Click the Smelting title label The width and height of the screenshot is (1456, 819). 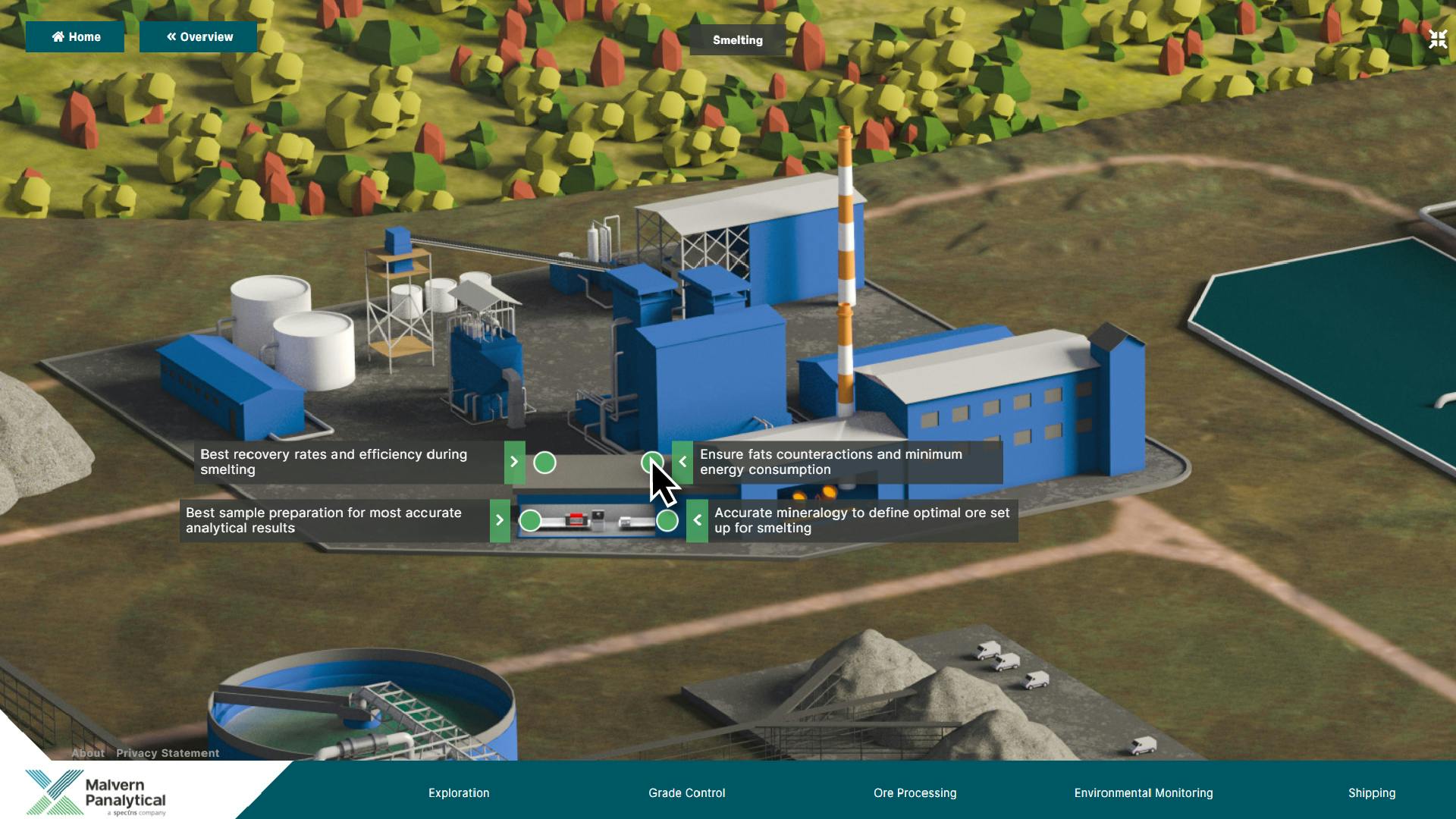click(737, 40)
